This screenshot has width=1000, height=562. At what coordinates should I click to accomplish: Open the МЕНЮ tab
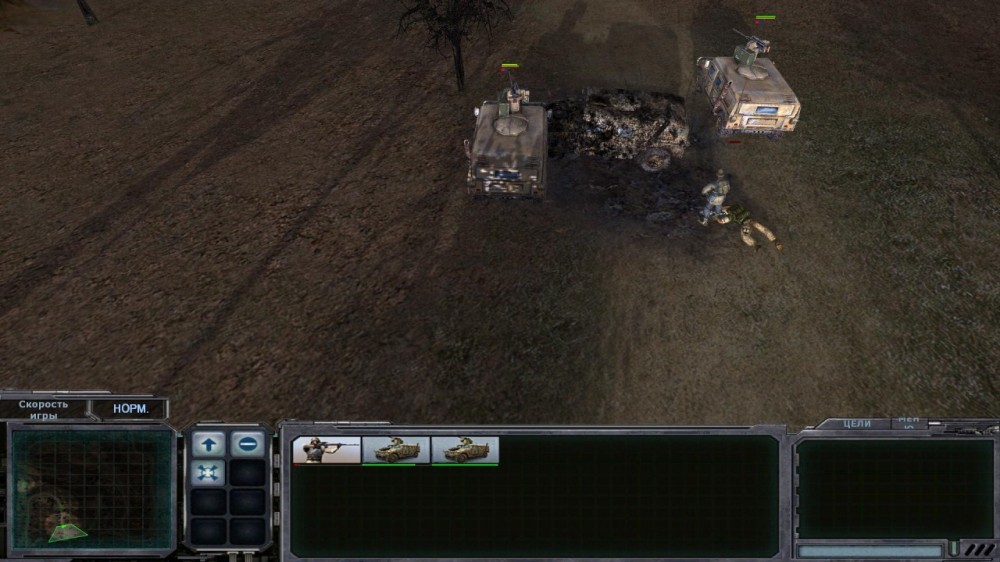coord(909,423)
